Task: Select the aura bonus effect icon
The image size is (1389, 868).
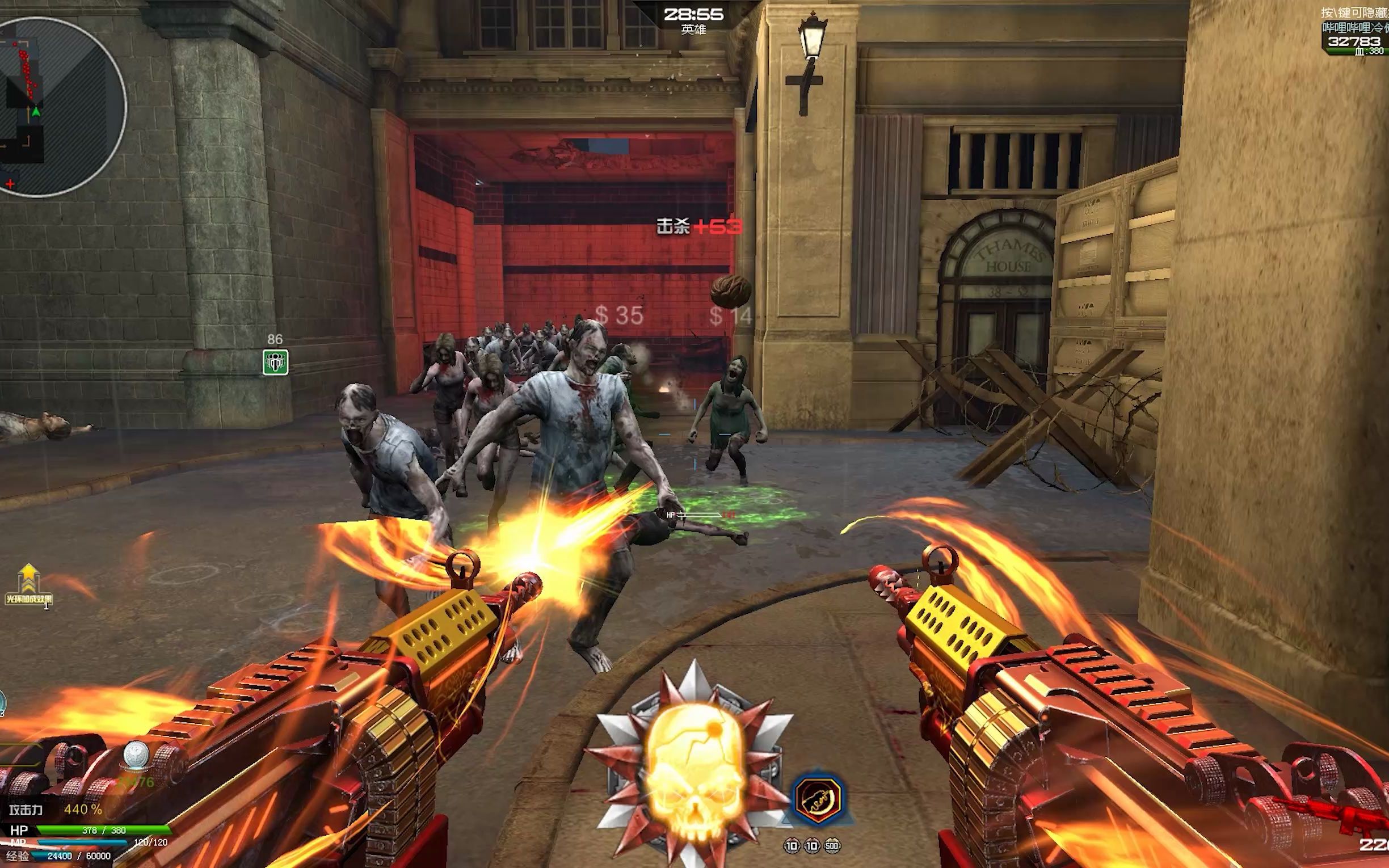Action: pos(29,585)
